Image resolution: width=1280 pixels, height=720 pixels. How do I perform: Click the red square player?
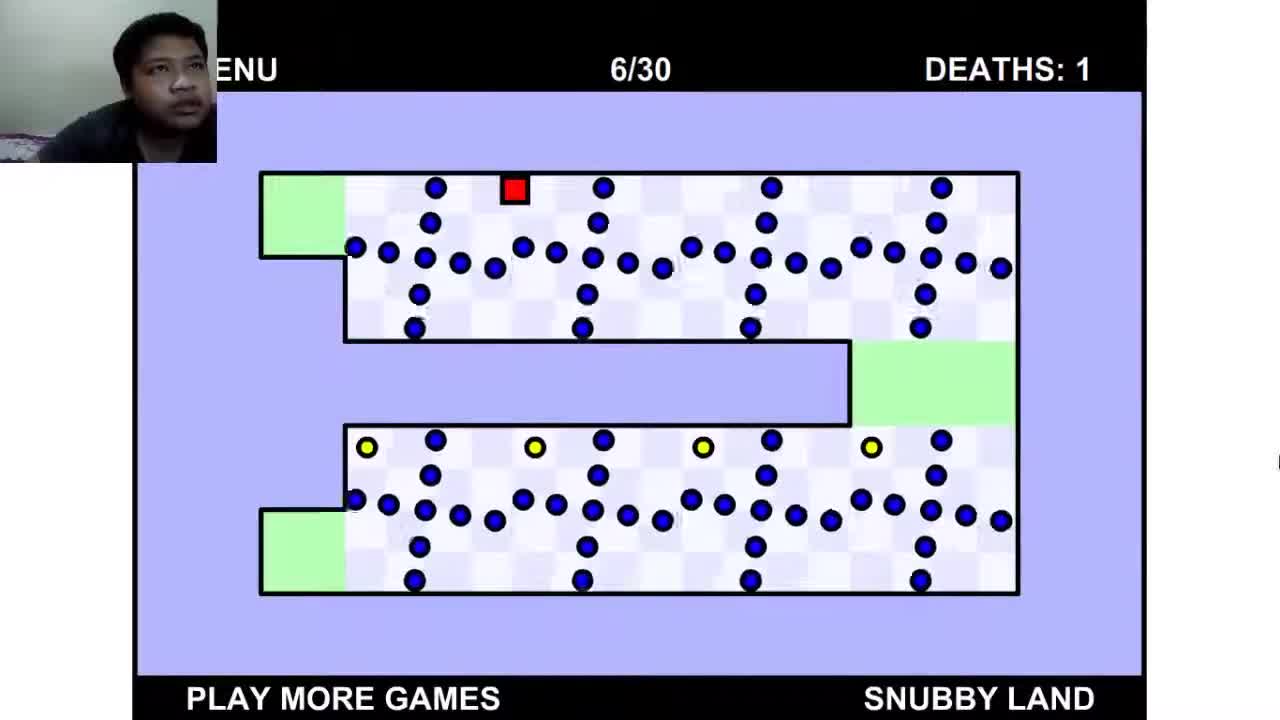[x=515, y=190]
